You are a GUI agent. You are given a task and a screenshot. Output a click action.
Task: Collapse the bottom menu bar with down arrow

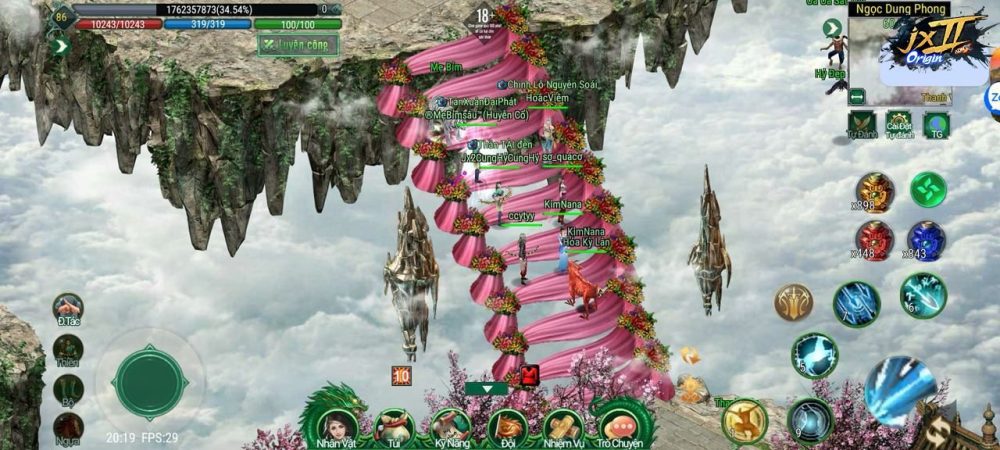(x=487, y=388)
